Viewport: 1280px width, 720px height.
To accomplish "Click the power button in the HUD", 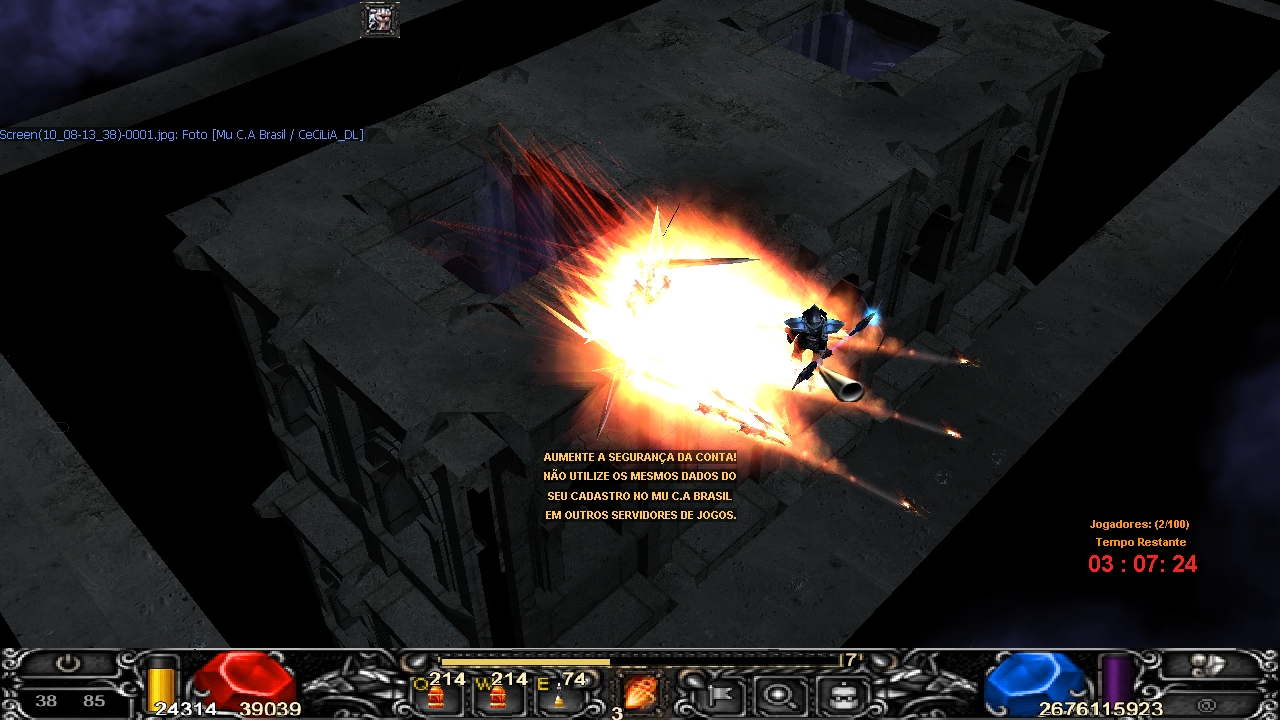I will pos(67,663).
